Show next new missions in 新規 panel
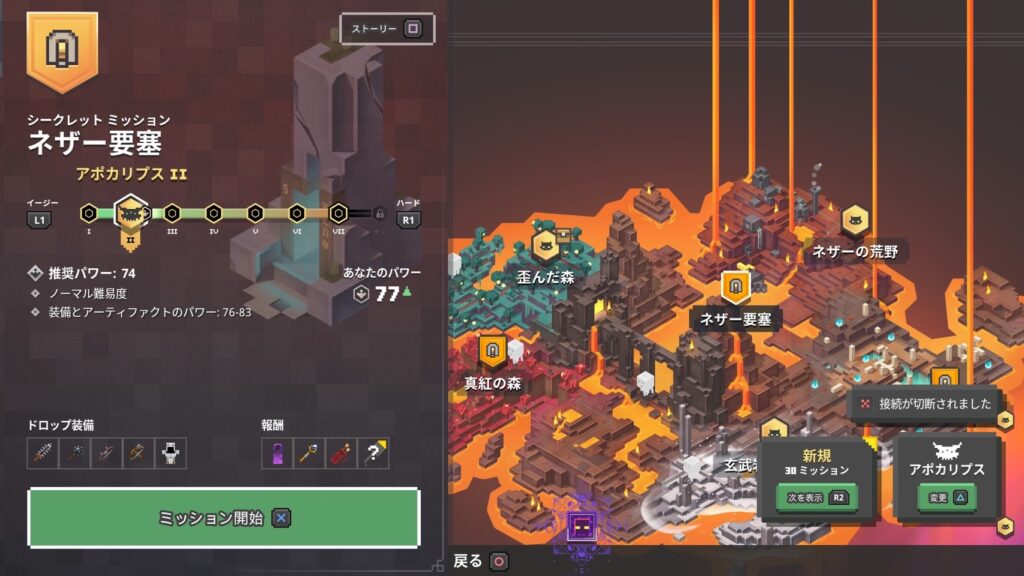 click(817, 496)
